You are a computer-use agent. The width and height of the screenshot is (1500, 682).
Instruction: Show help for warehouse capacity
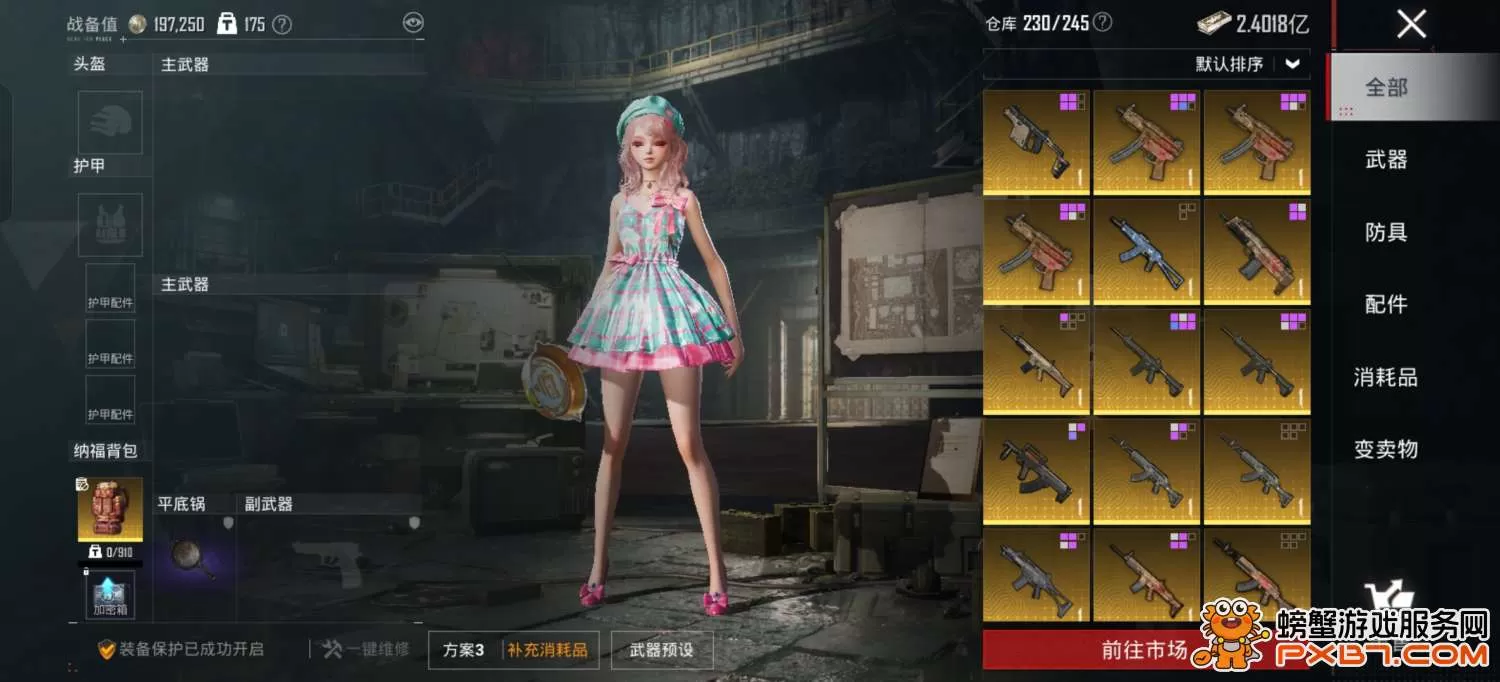click(1102, 23)
